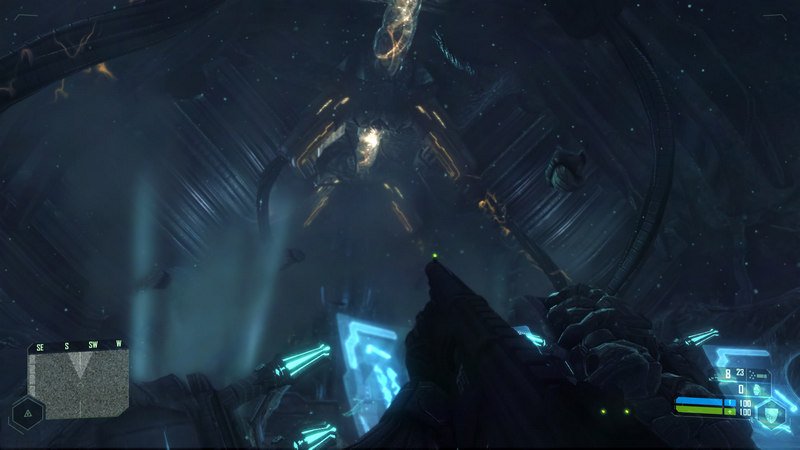Select the hexagonal warning triangle icon
Image resolution: width=800 pixels, height=450 pixels.
(x=25, y=413)
